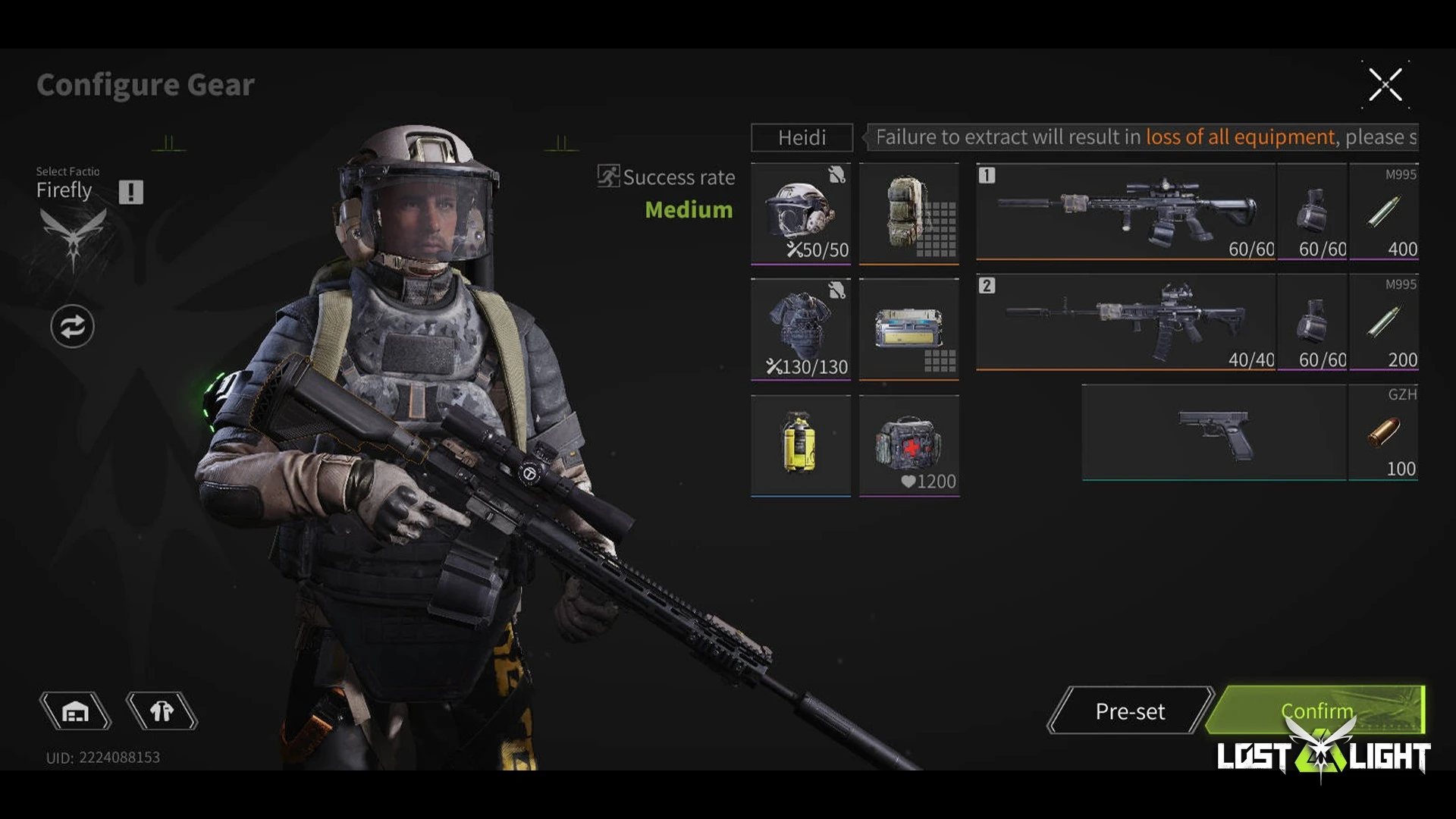The image size is (1456, 819).
Task: Choose the GZH pistol ammo slot
Action: pos(1383,432)
